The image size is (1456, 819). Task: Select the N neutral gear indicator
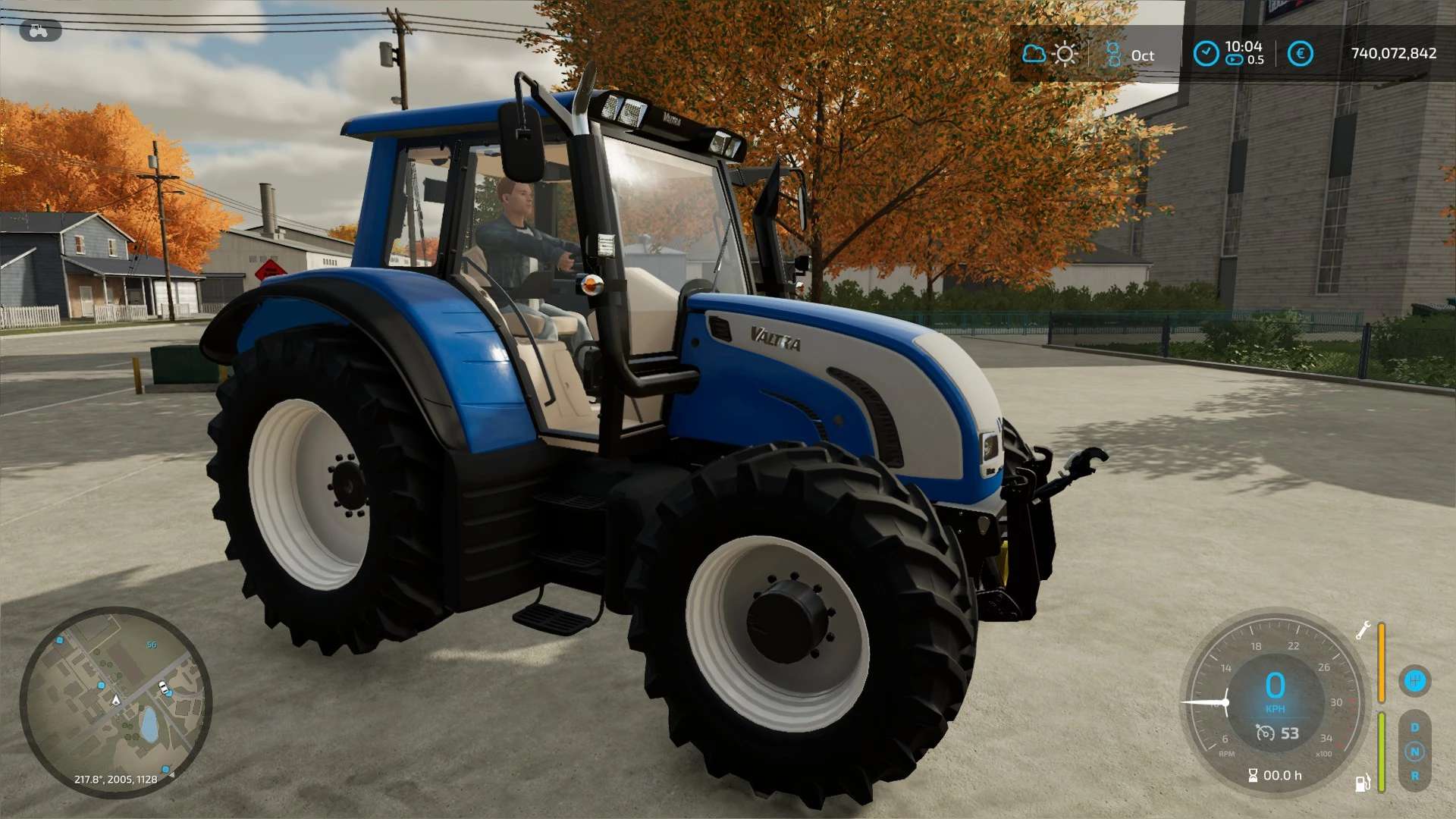1414,752
